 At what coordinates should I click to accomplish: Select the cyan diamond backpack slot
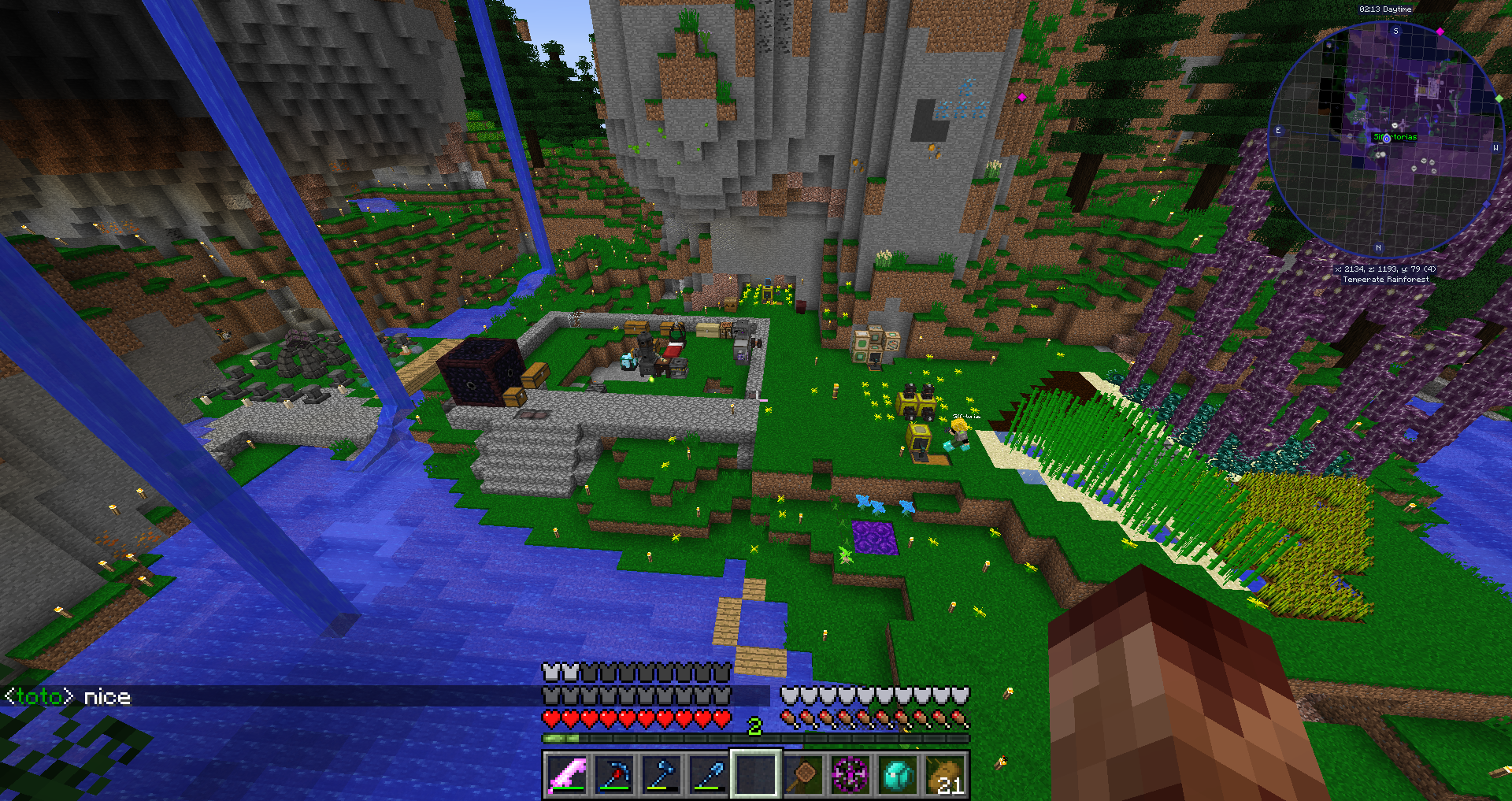898,775
